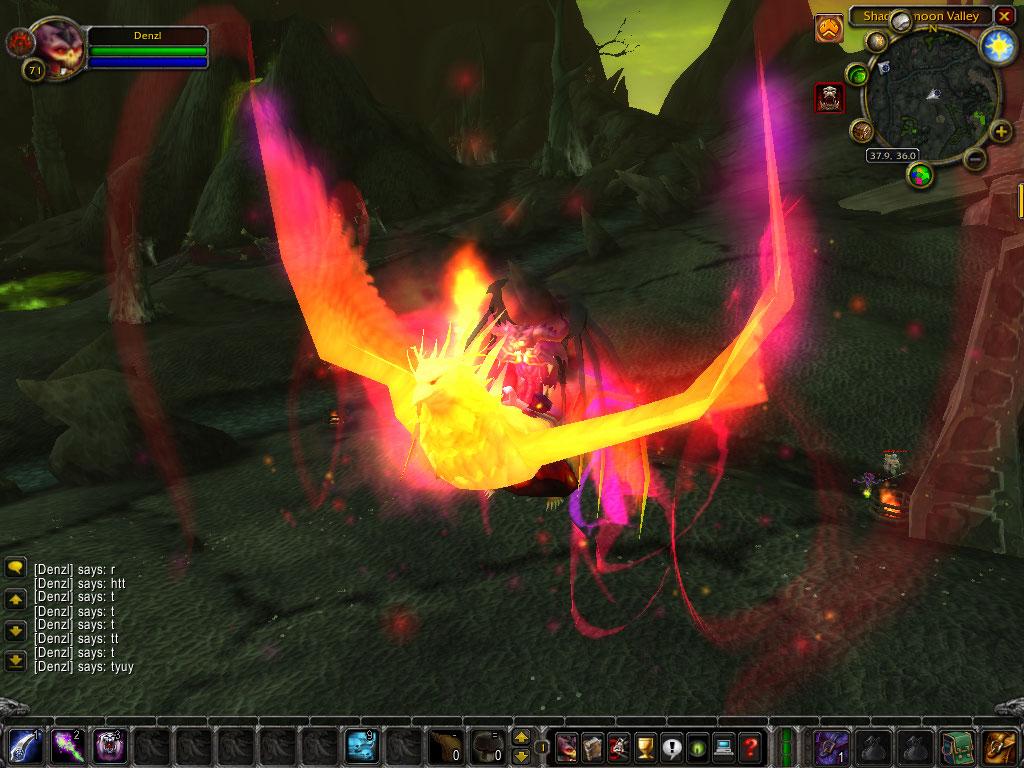
Task: Open the spellbook micro button
Action: [593, 746]
